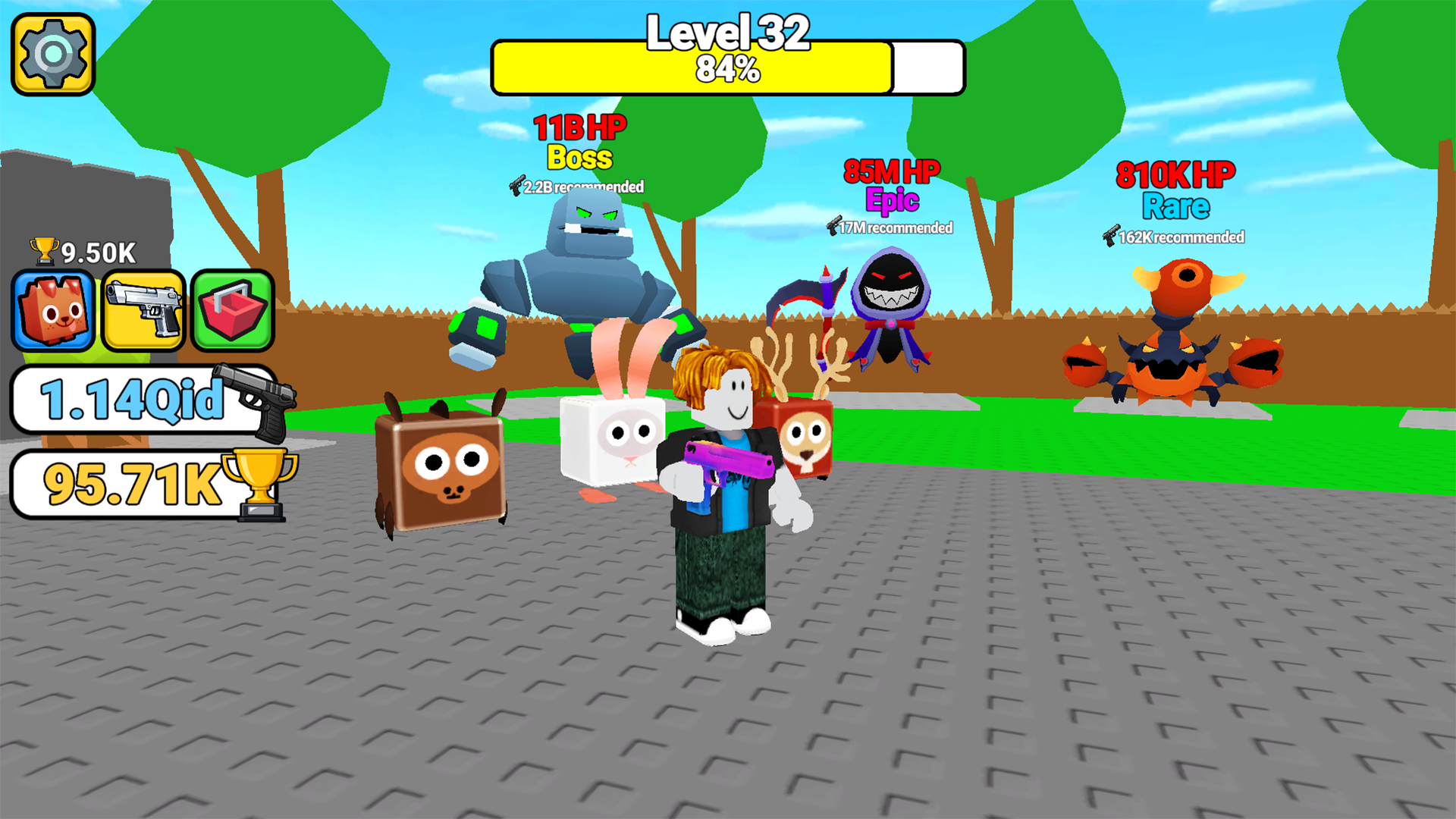The height and width of the screenshot is (819, 1456).
Task: Click the 1.14Qid currency counter
Action: (x=133, y=400)
